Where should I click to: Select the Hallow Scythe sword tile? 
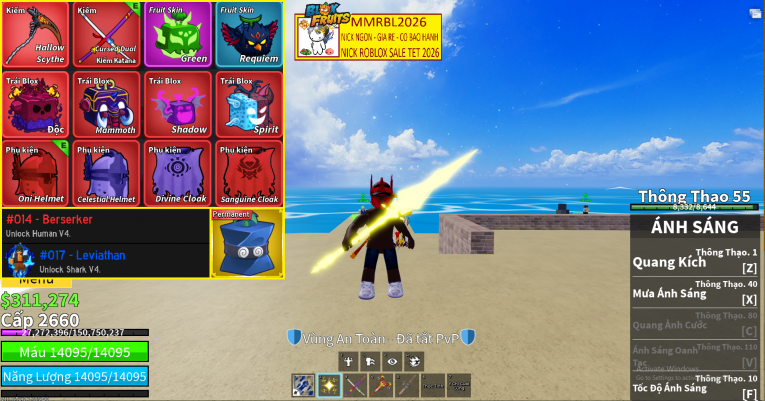coord(35,35)
